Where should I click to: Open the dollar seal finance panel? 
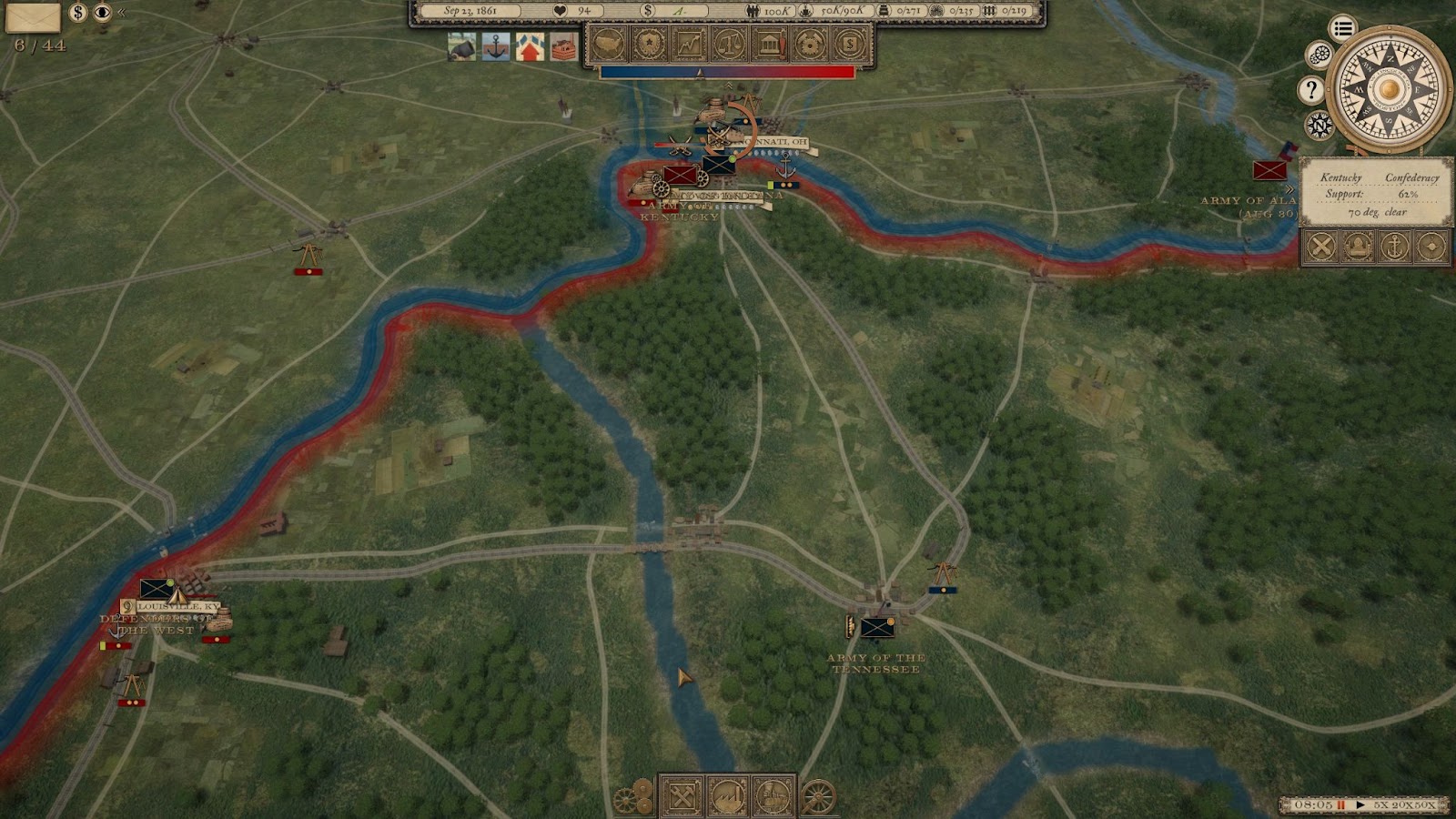click(849, 44)
